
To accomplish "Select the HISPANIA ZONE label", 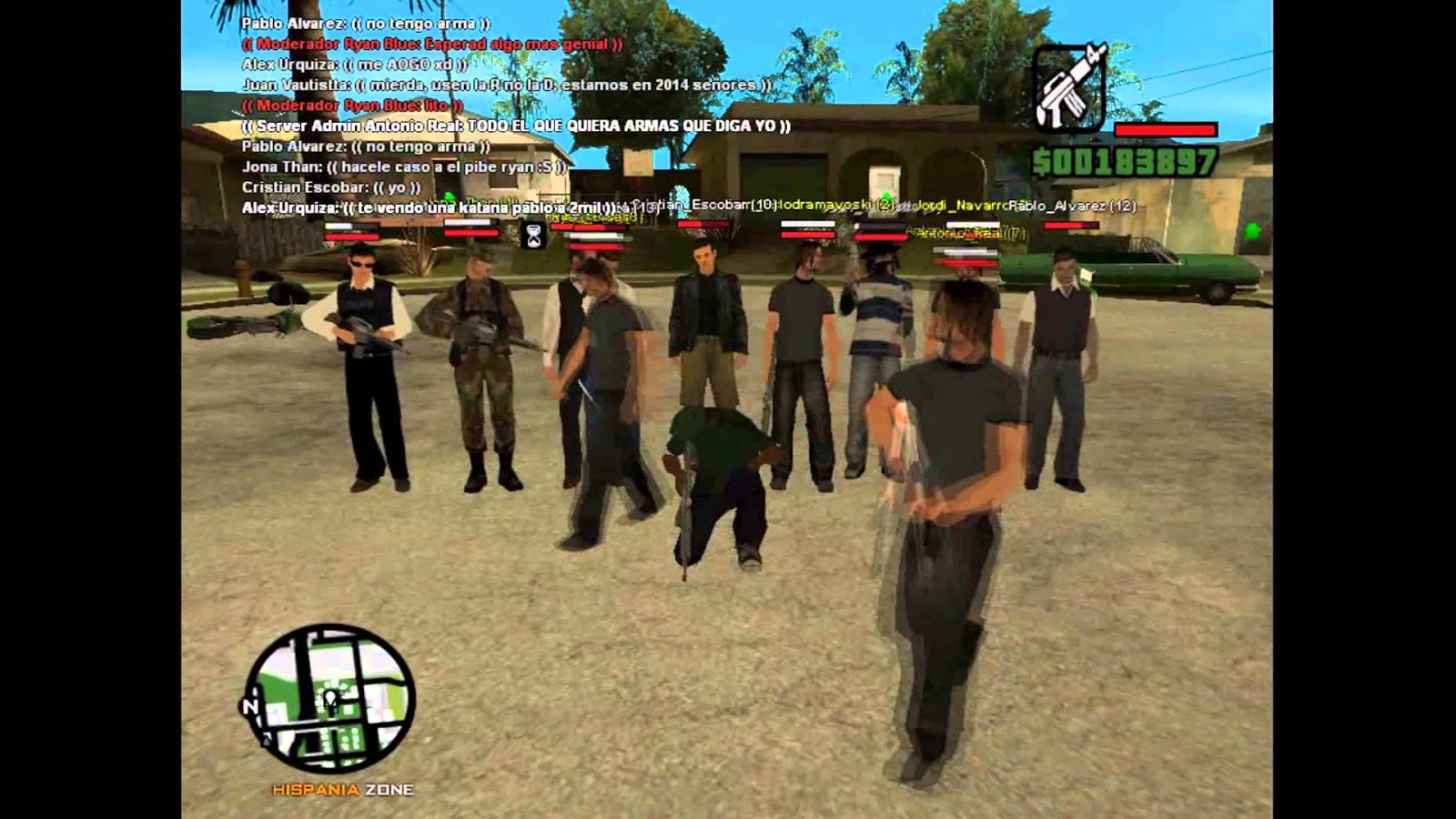I will pyautogui.click(x=344, y=788).
